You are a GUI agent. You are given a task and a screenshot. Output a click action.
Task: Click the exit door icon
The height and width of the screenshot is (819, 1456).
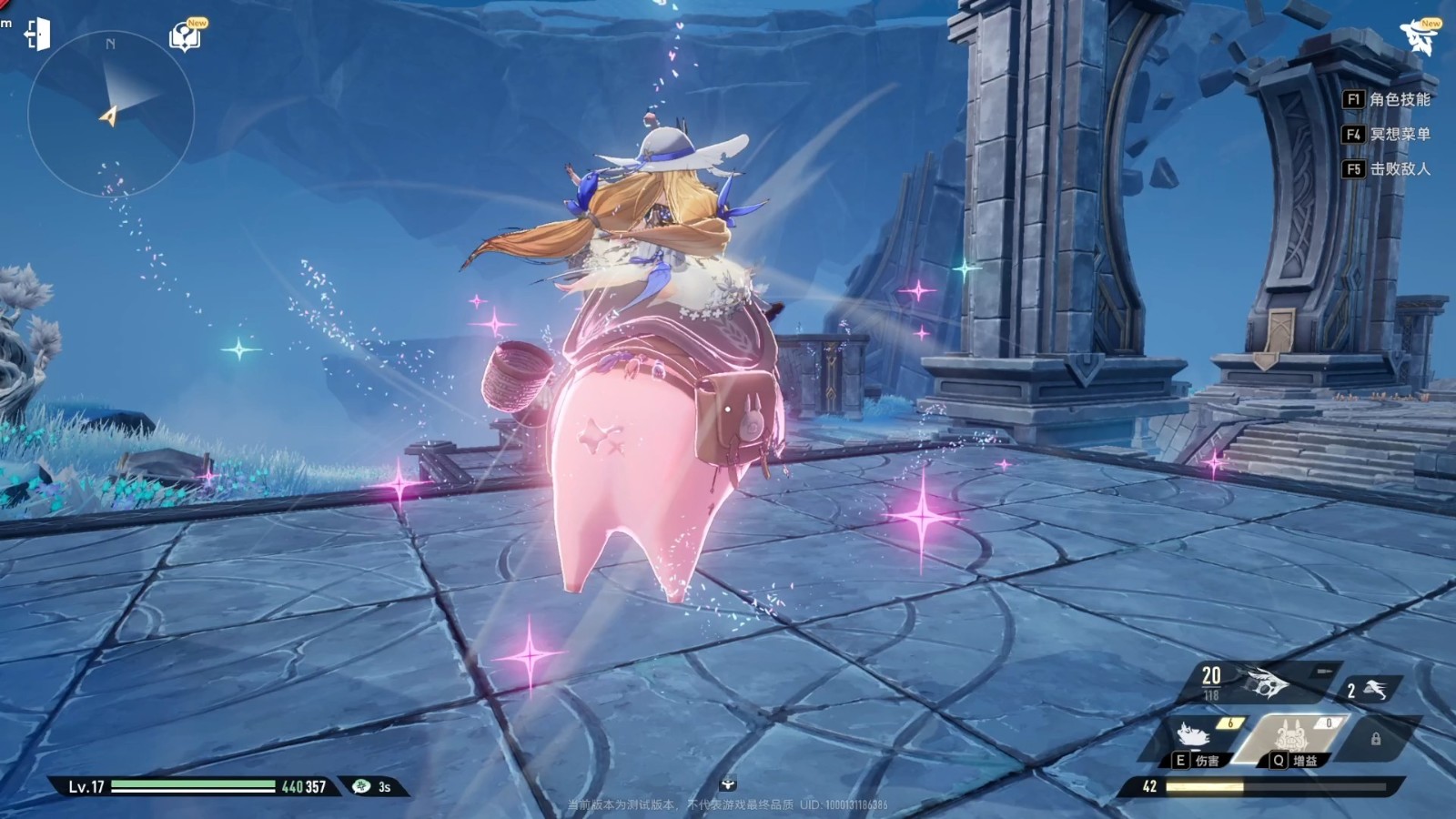38,35
